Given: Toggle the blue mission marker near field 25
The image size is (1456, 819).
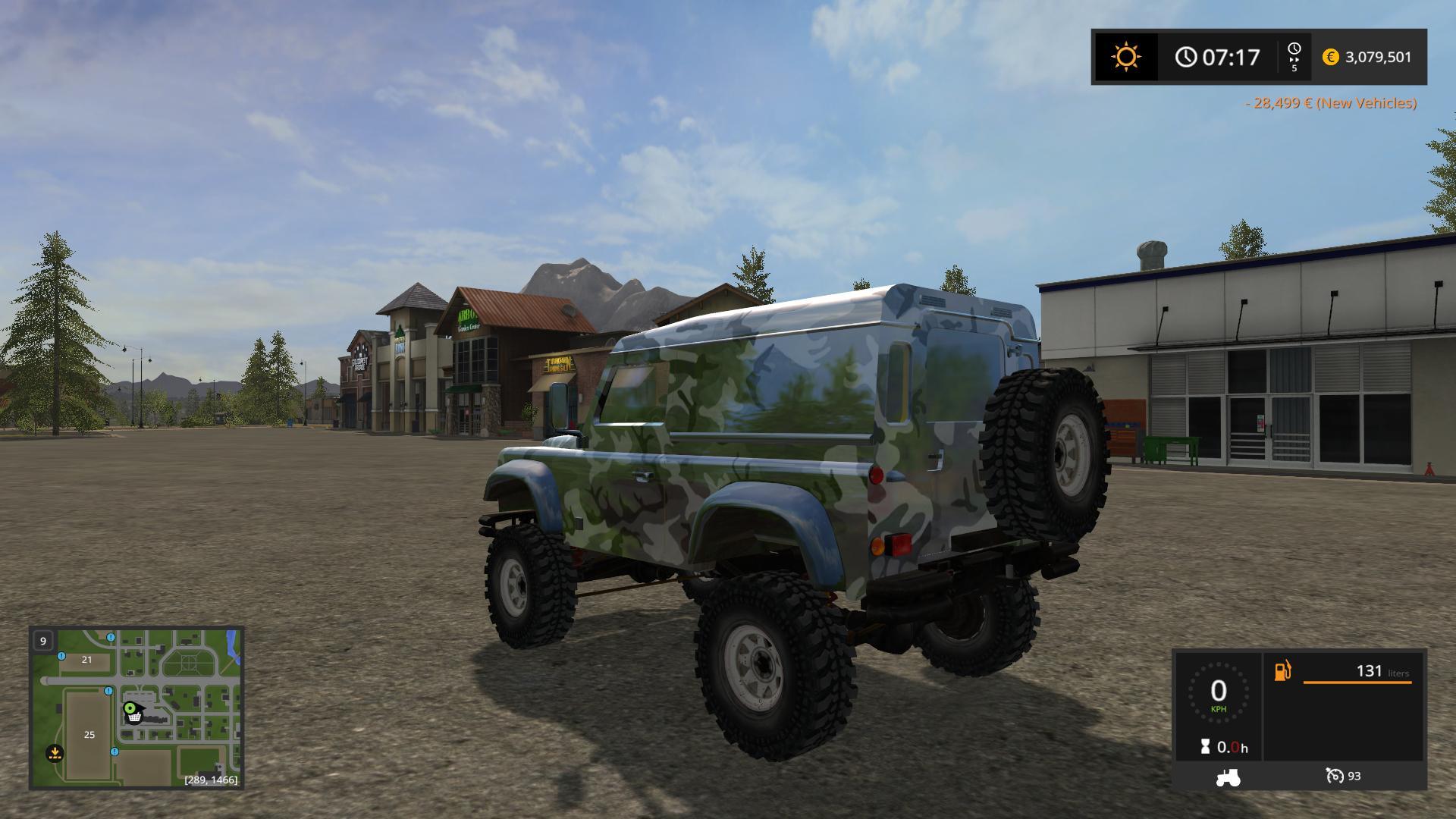Looking at the screenshot, I should click(115, 752).
